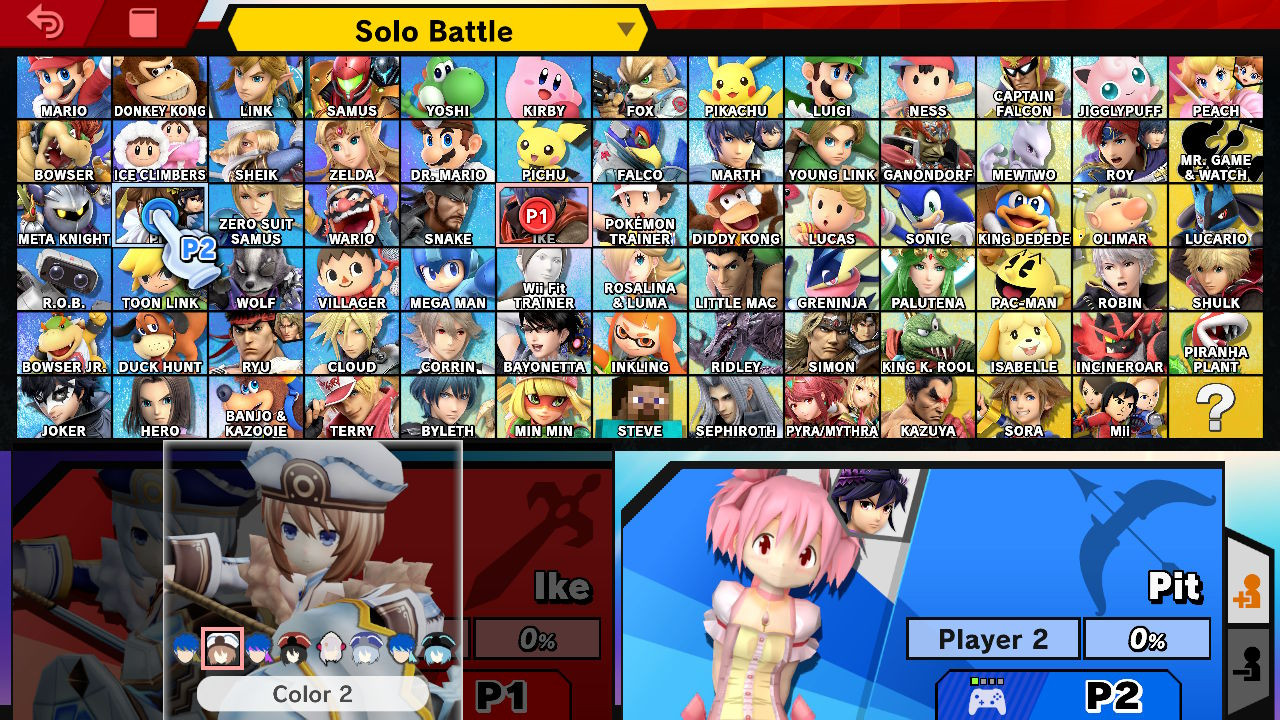
Task: Choose the Mii fighter
Action: coord(1120,407)
